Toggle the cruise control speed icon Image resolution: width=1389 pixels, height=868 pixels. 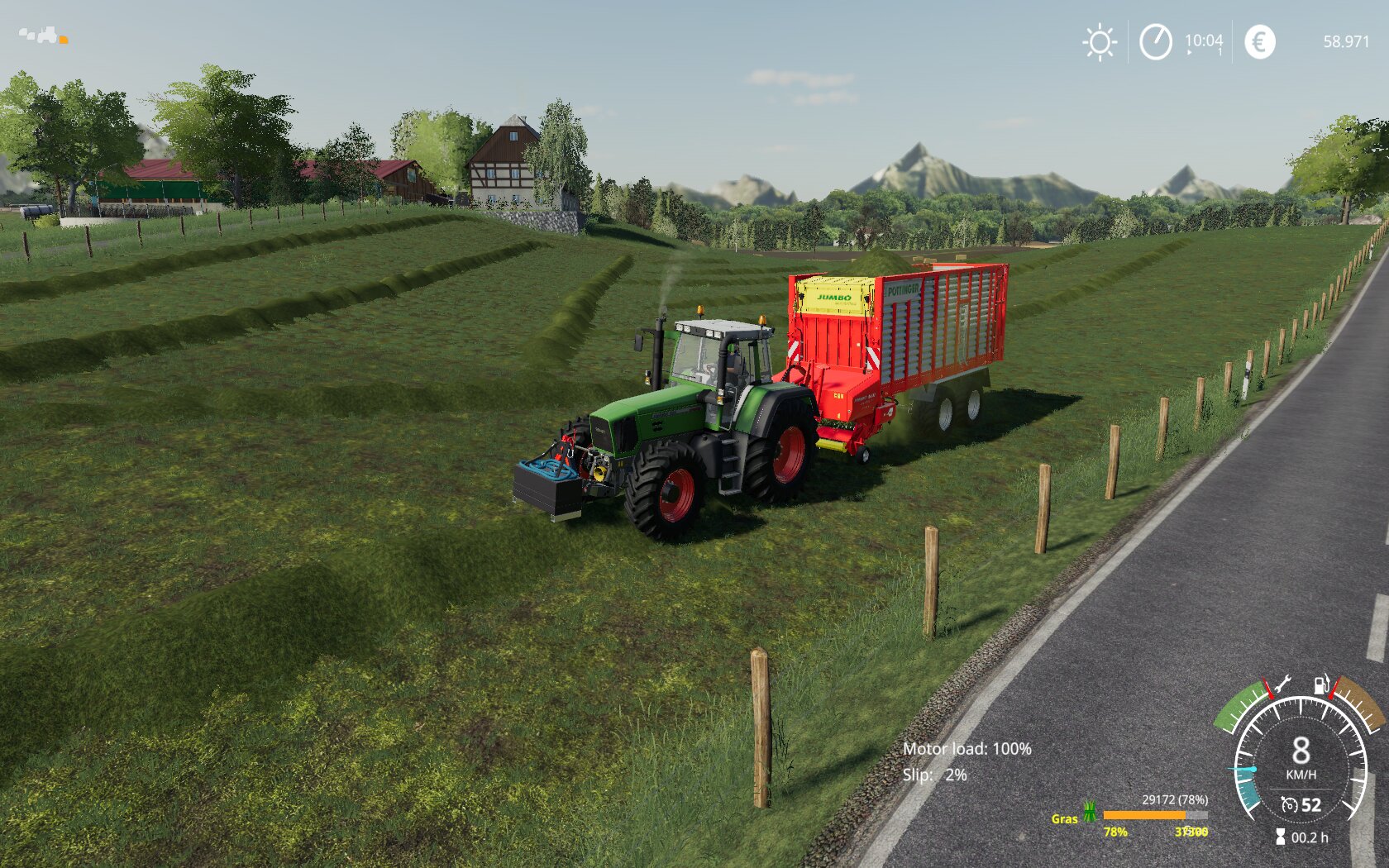click(x=1289, y=804)
